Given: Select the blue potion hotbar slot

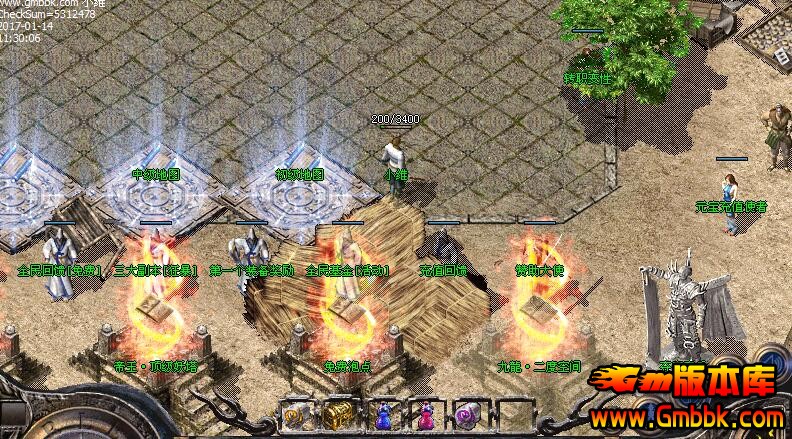Looking at the screenshot, I should [x=381, y=414].
